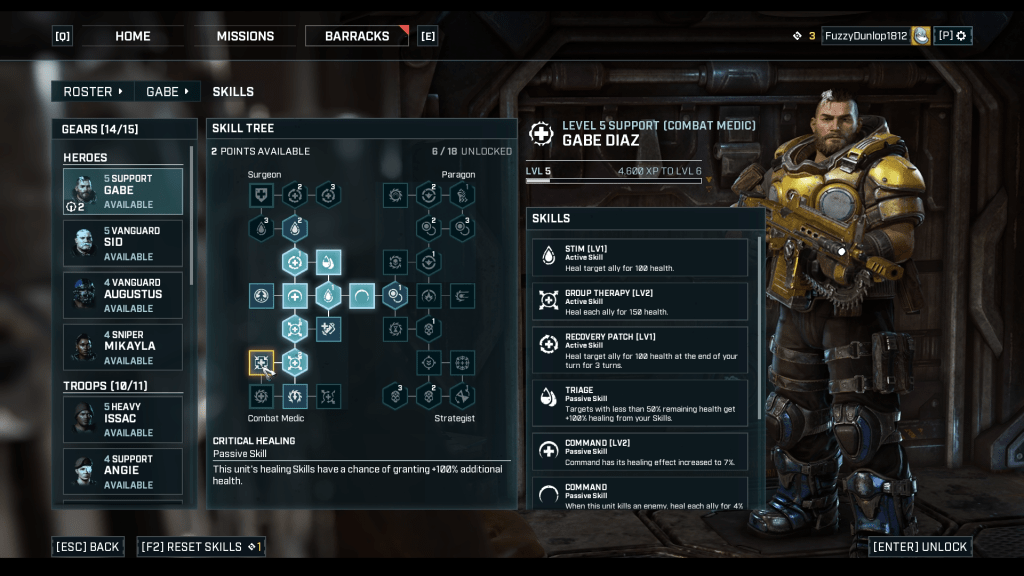Unlock the selected skill
The image size is (1024, 576).
(x=920, y=547)
